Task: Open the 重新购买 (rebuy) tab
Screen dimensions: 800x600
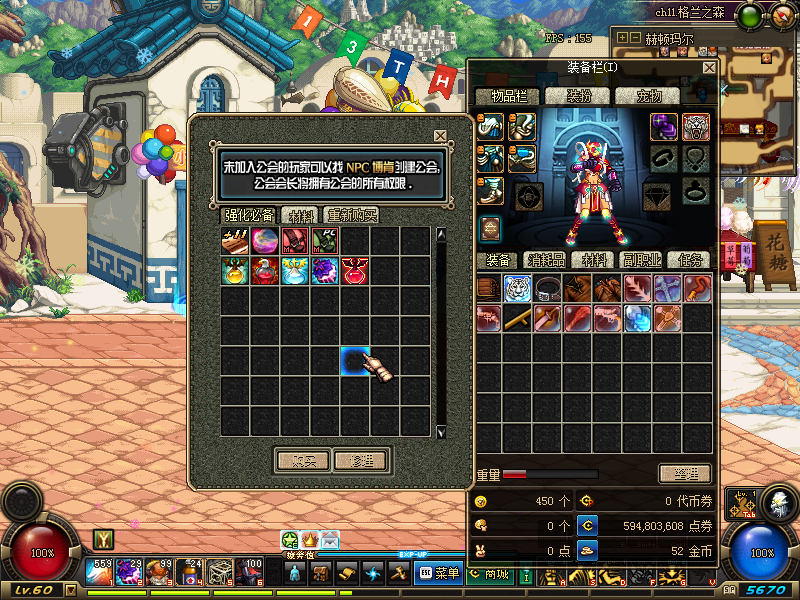Action: click(x=351, y=215)
